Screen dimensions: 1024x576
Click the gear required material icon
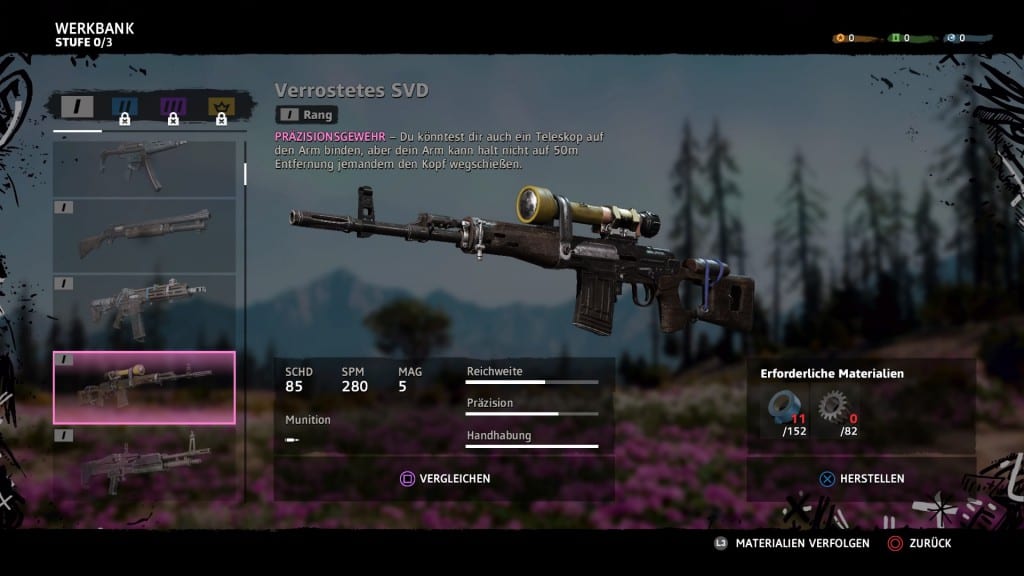(832, 408)
